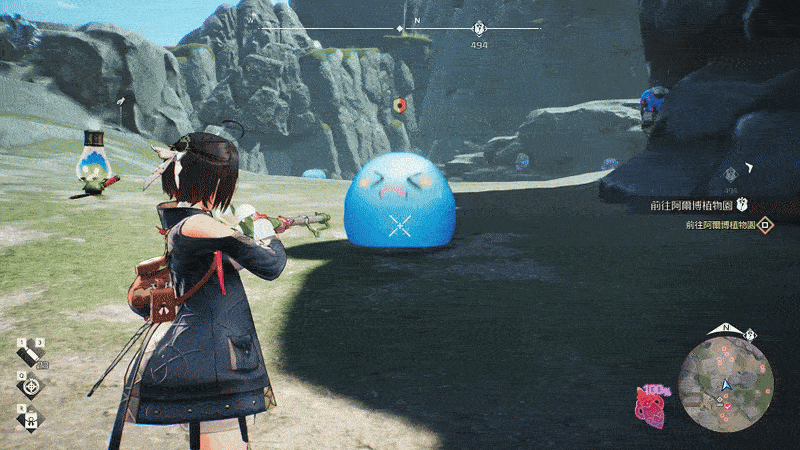The height and width of the screenshot is (450, 800).
Task: Click the pink heart 100% gauge icon
Action: pos(651,405)
